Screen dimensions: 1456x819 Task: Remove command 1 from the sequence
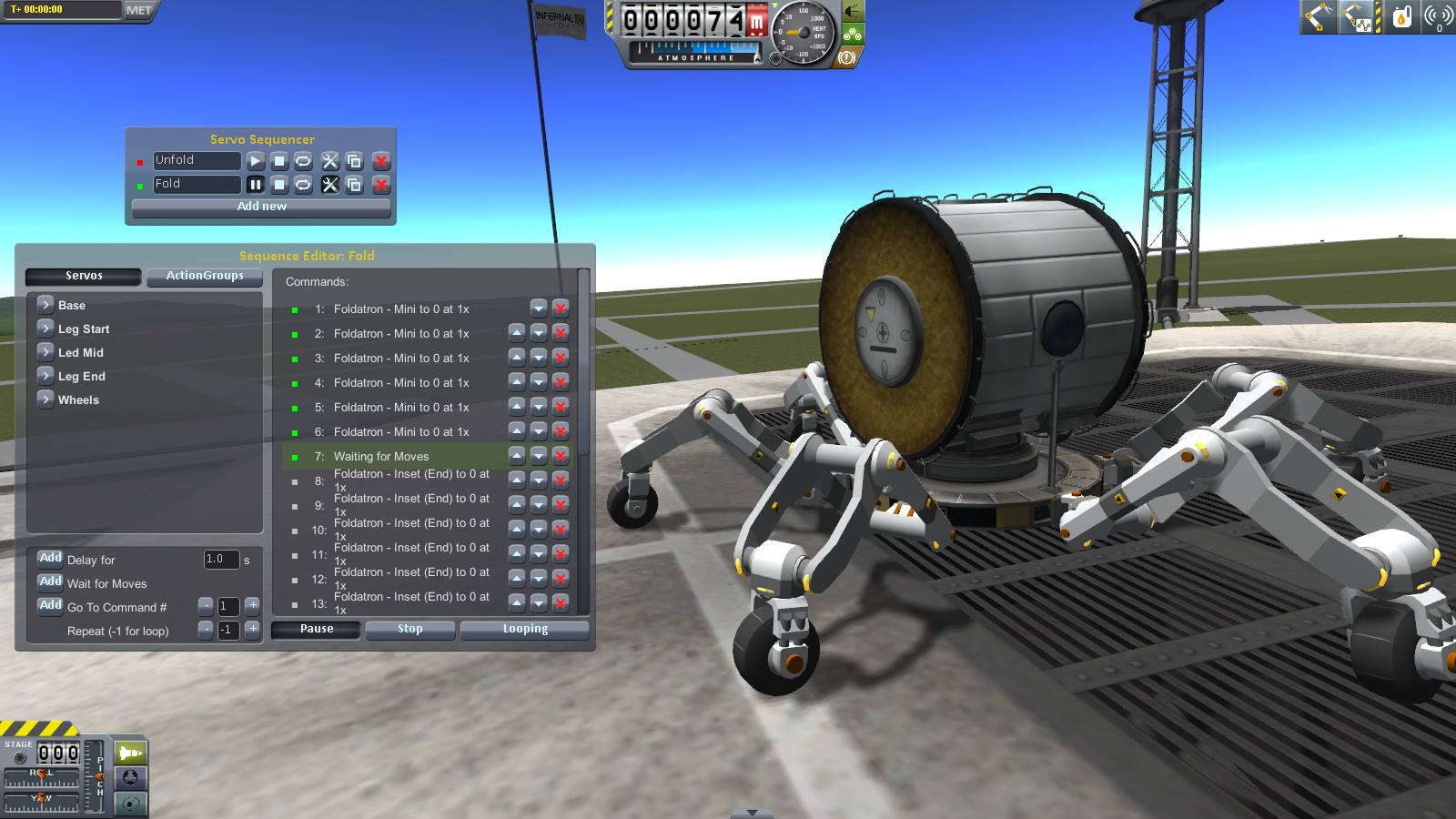(561, 308)
